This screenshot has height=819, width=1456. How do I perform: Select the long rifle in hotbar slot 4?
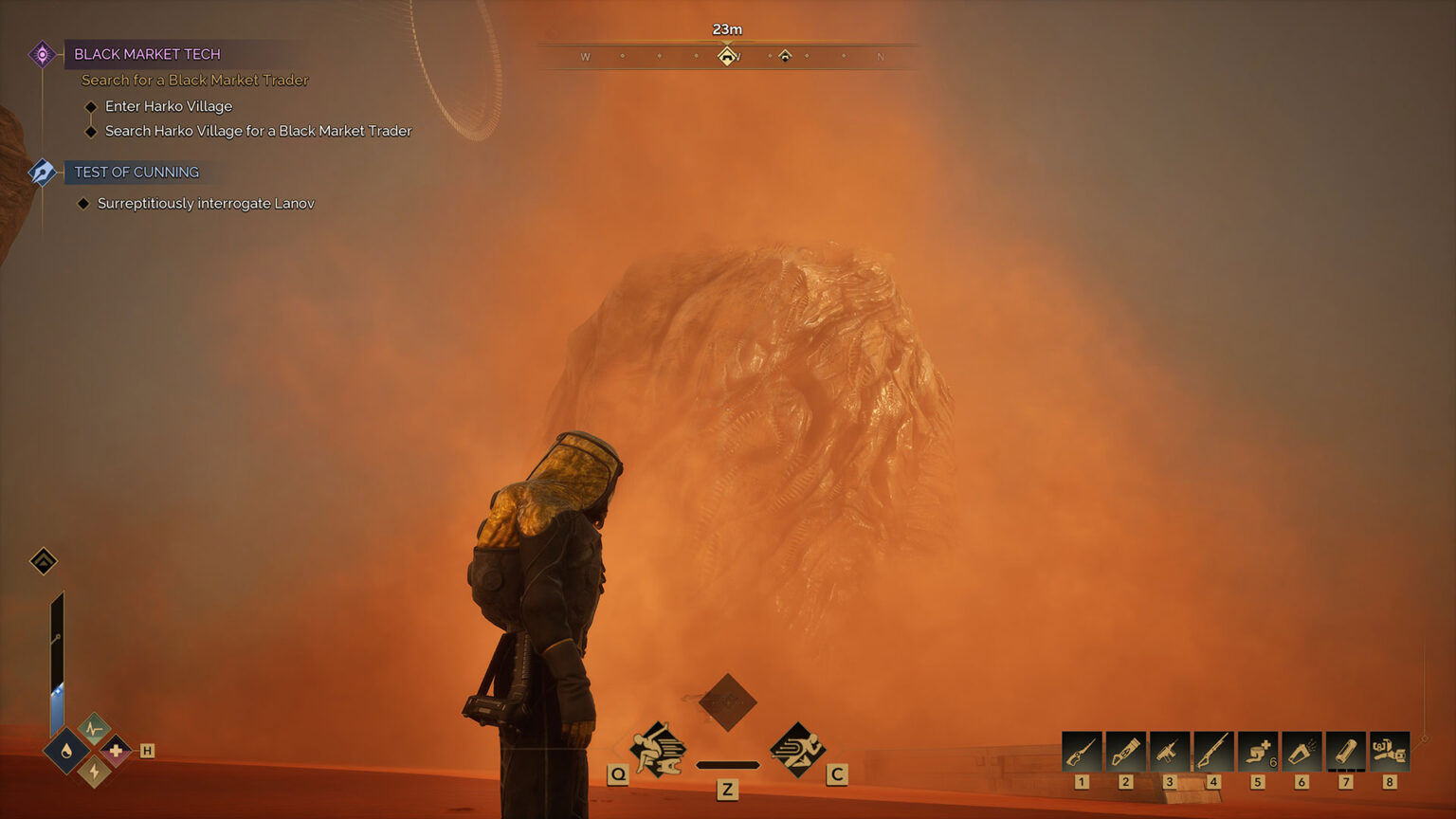(1213, 752)
